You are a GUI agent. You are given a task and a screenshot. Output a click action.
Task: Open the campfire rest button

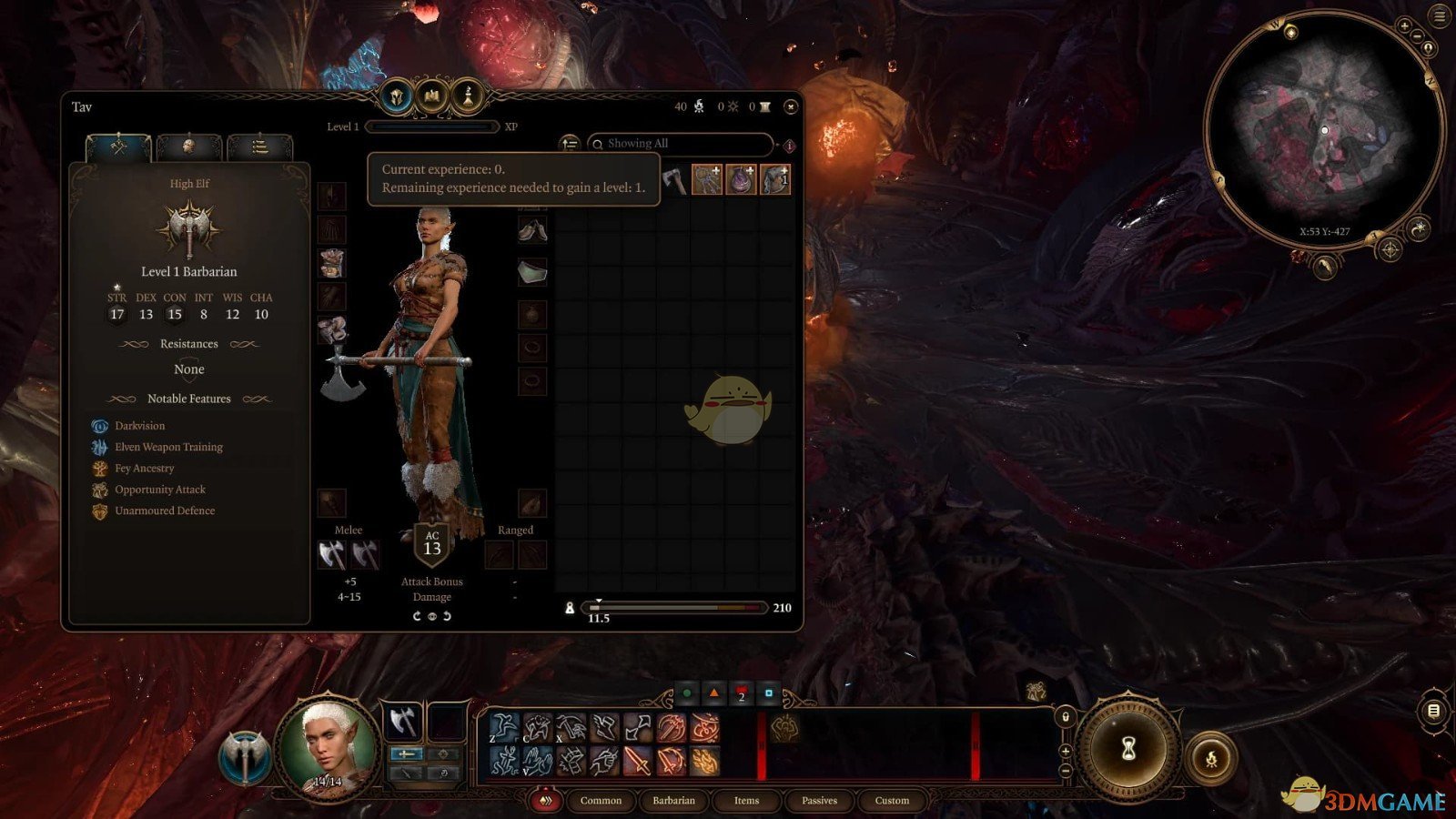[1211, 758]
